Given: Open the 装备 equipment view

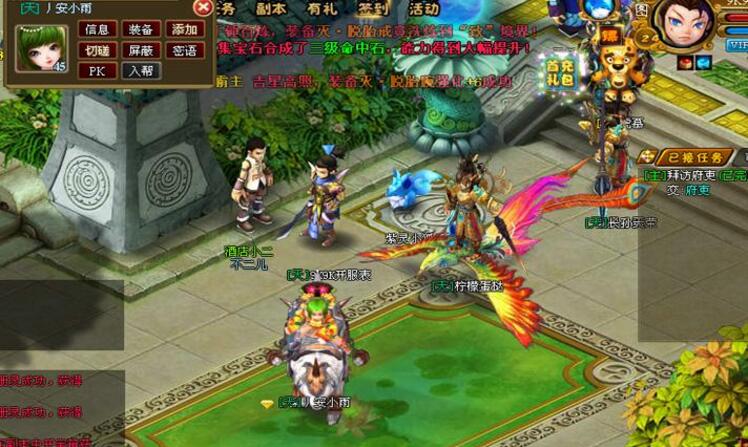Looking at the screenshot, I should click(x=141, y=30).
